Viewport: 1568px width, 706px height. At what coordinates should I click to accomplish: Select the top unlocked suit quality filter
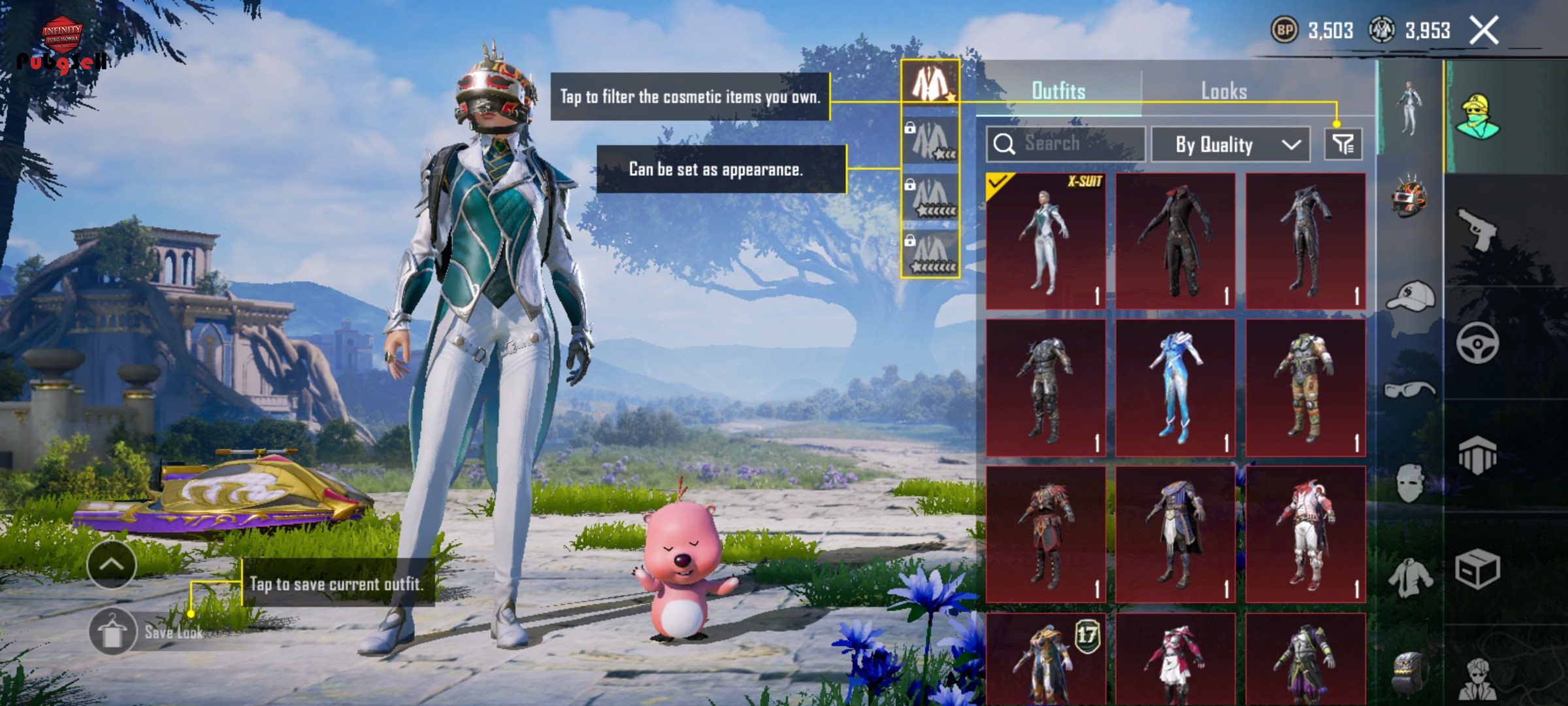930,84
